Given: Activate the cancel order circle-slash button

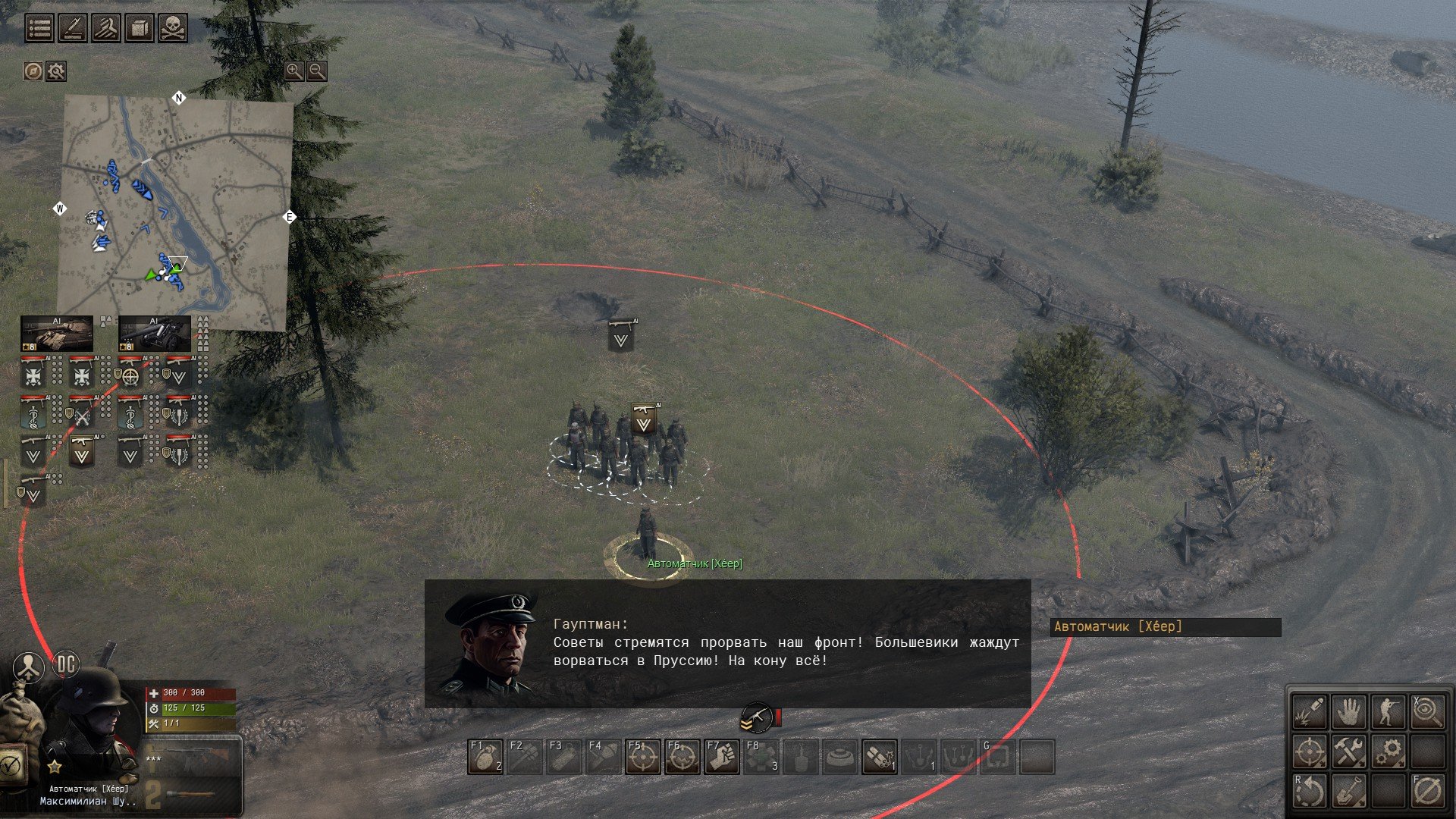Looking at the screenshot, I should tap(1428, 792).
